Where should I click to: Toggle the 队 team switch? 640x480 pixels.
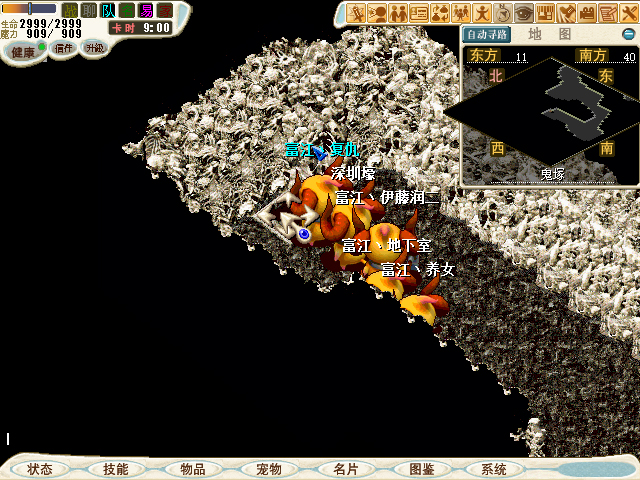pos(108,10)
